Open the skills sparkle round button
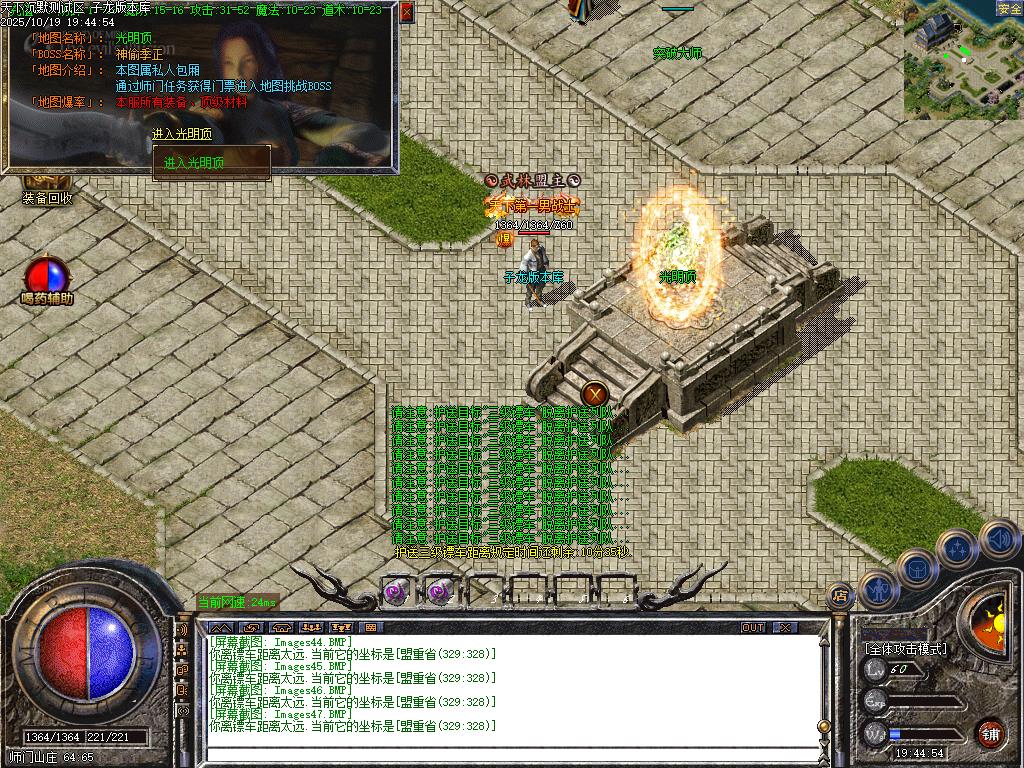1024x768 pixels. pyautogui.click(x=957, y=548)
